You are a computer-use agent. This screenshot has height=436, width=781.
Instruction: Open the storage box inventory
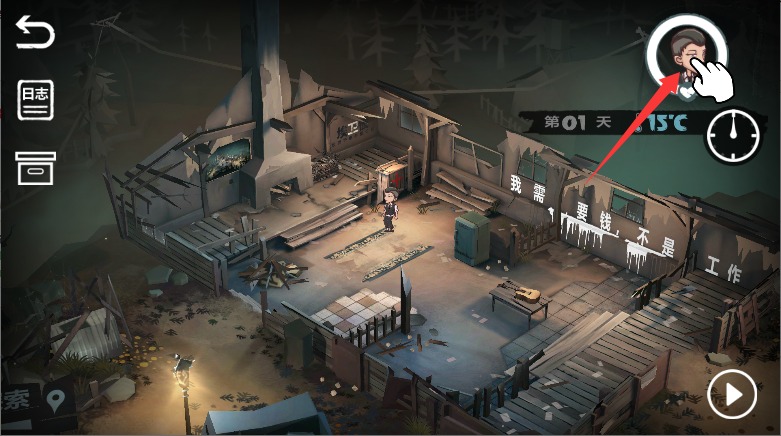35,168
